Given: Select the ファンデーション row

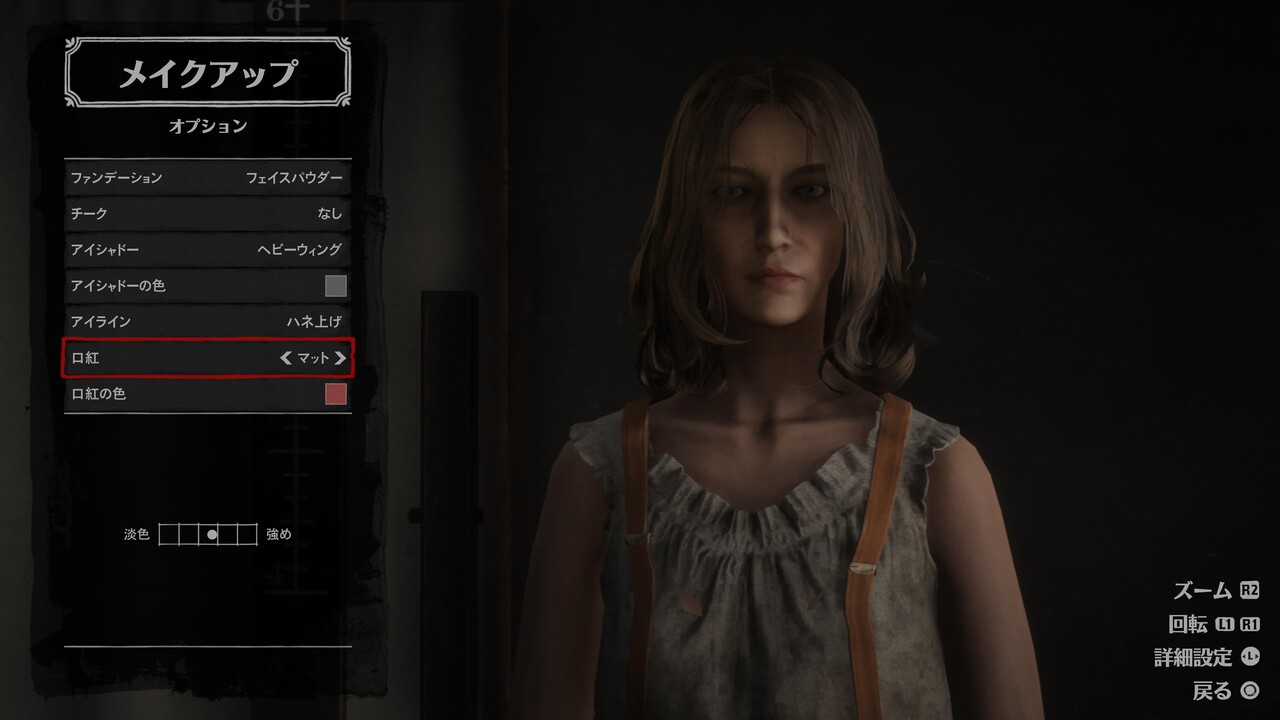Looking at the screenshot, I should 207,178.
